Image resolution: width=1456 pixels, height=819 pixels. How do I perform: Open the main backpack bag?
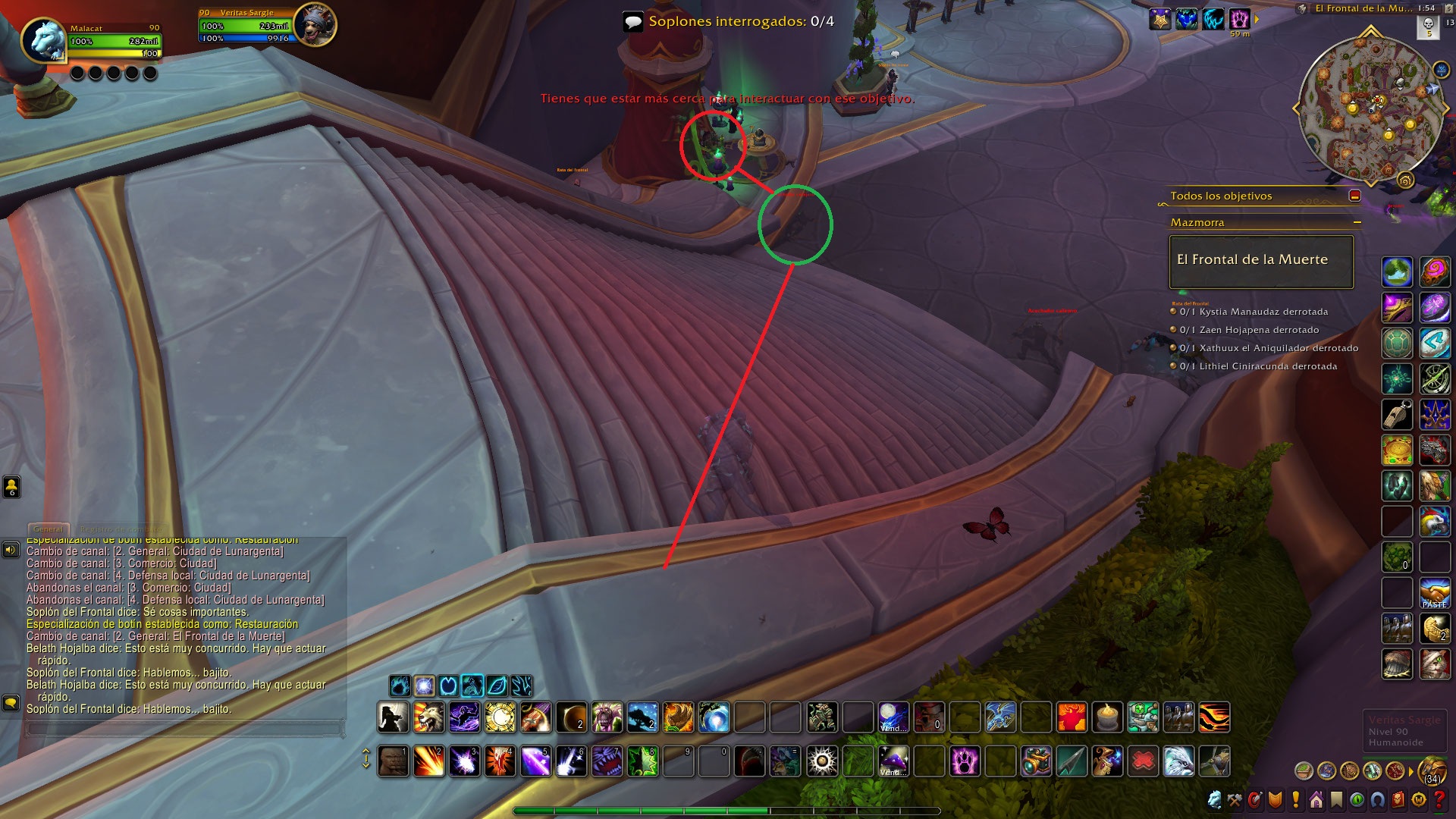[1432, 770]
